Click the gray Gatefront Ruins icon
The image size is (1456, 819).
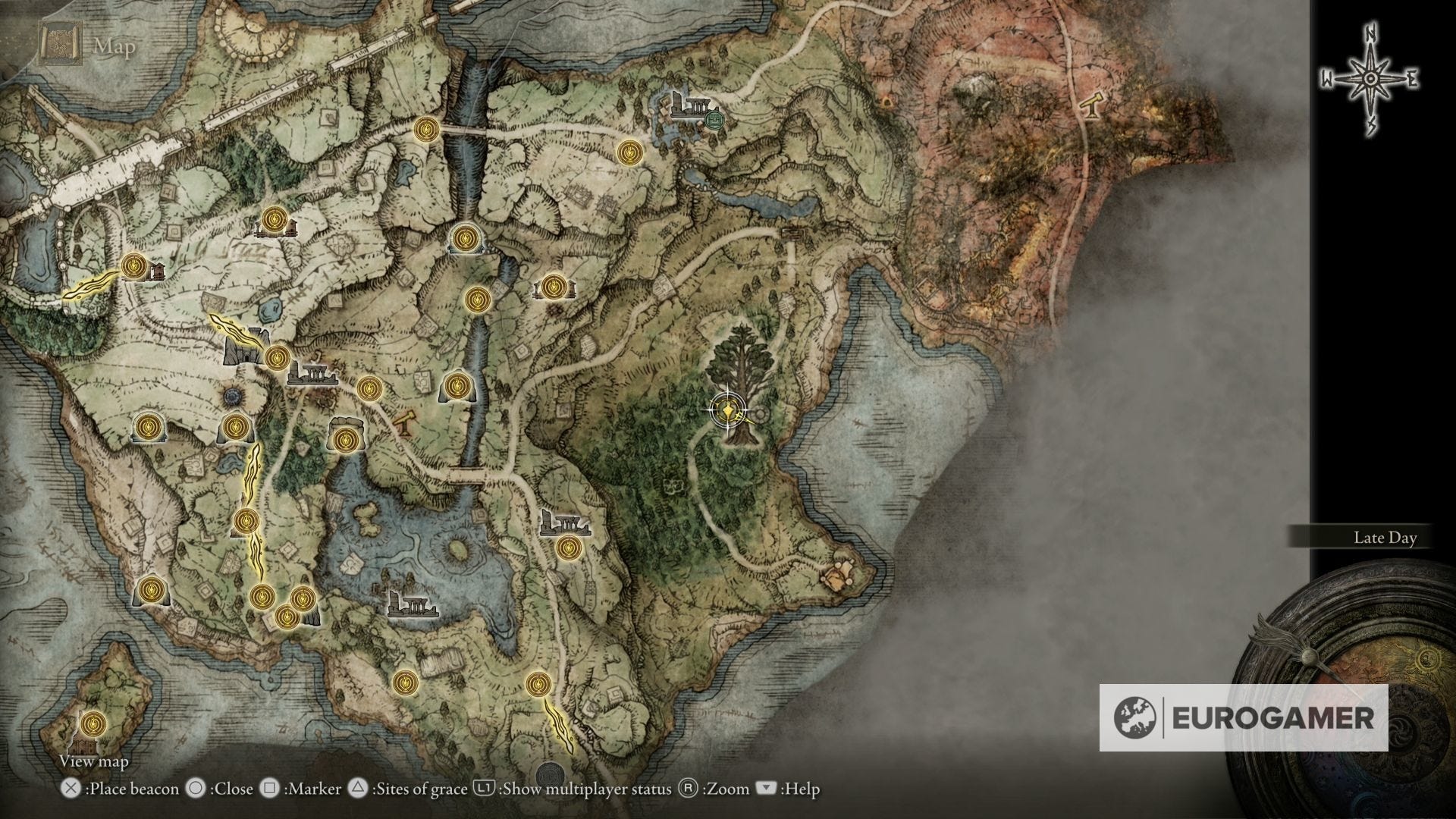coord(313,374)
